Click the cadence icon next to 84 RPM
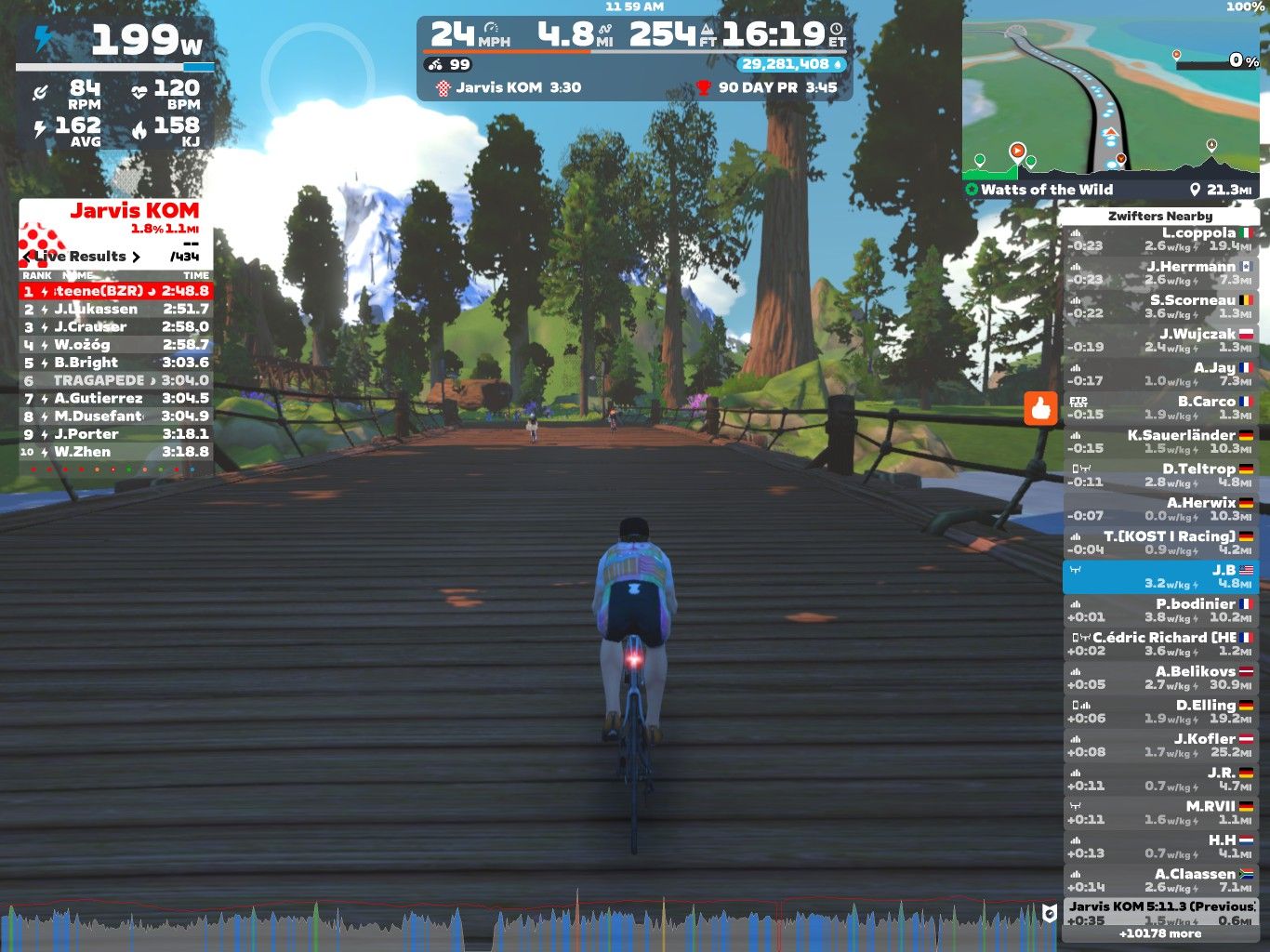1270x952 pixels. coord(39,90)
